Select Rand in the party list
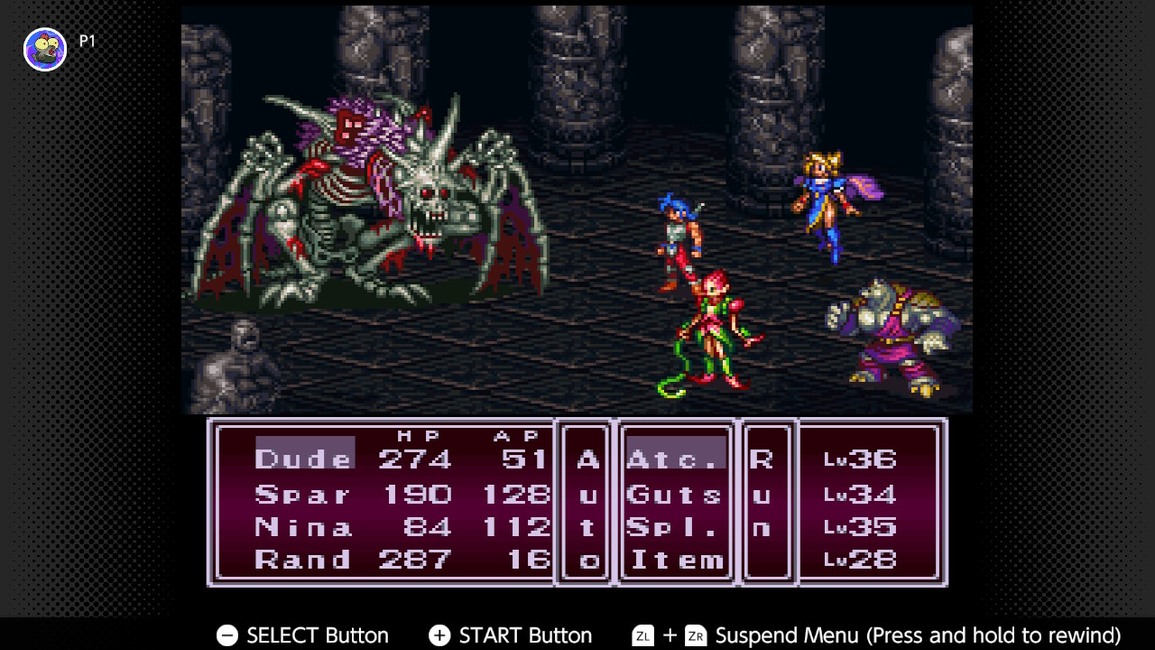The width and height of the screenshot is (1155, 650). [303, 560]
